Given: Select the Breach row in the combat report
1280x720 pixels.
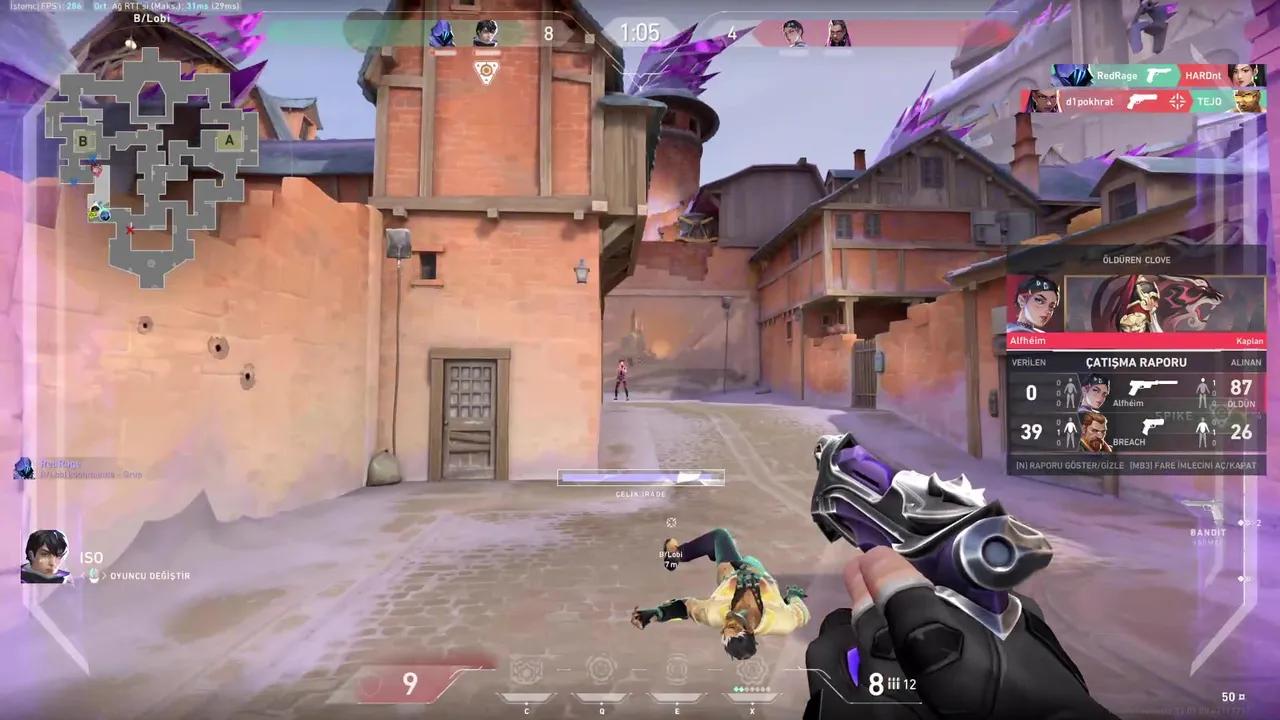Looking at the screenshot, I should (x=1136, y=432).
